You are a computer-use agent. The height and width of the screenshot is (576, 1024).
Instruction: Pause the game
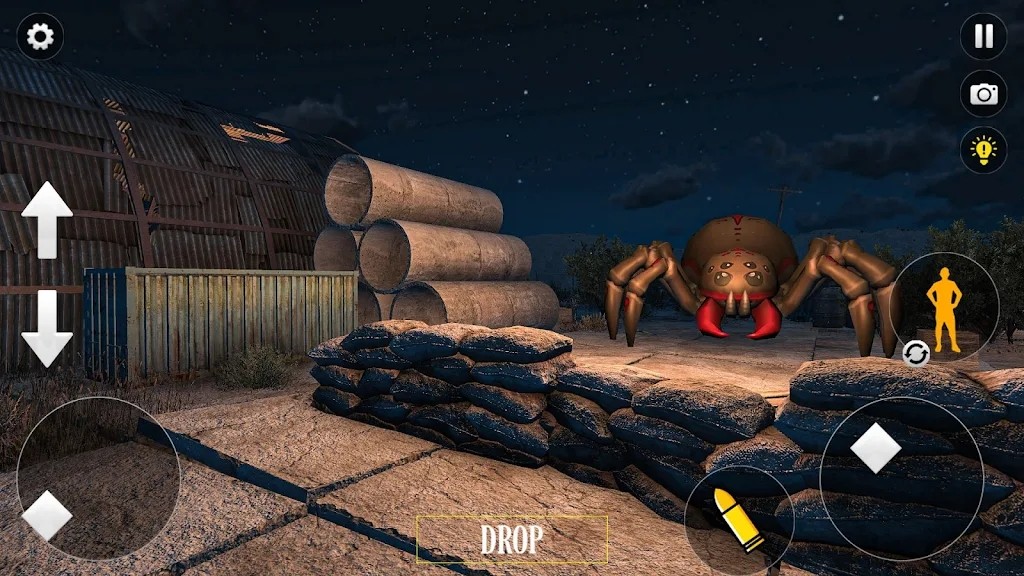point(984,37)
